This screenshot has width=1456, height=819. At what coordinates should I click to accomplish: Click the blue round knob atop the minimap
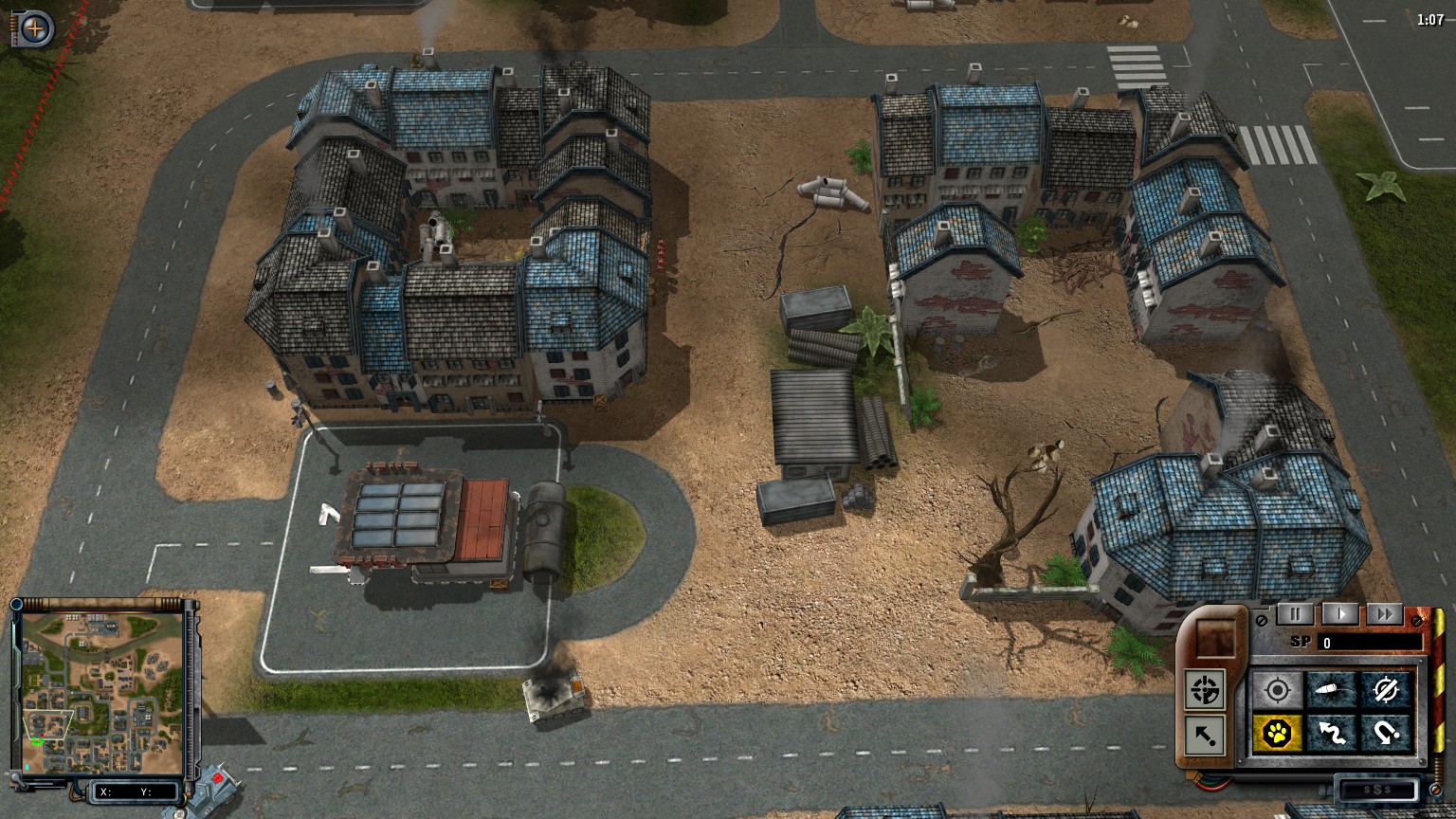coord(16,606)
